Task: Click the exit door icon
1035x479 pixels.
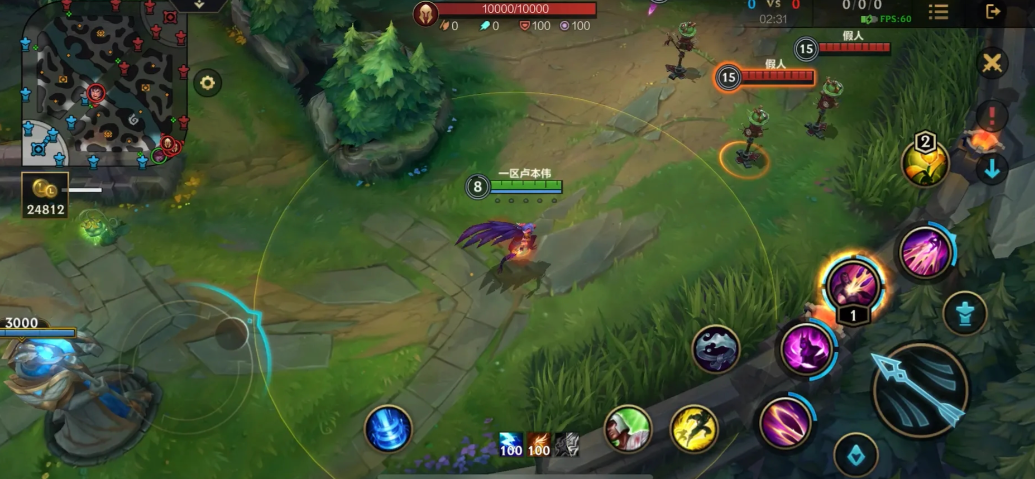Action: 993,12
